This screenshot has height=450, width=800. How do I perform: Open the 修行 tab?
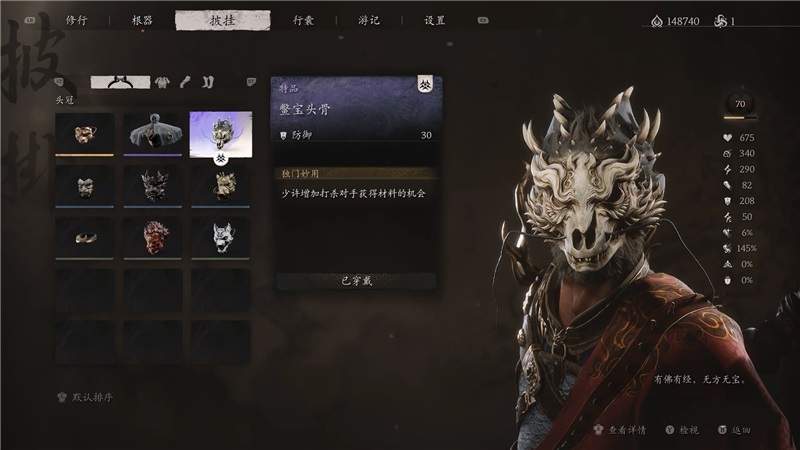click(76, 20)
